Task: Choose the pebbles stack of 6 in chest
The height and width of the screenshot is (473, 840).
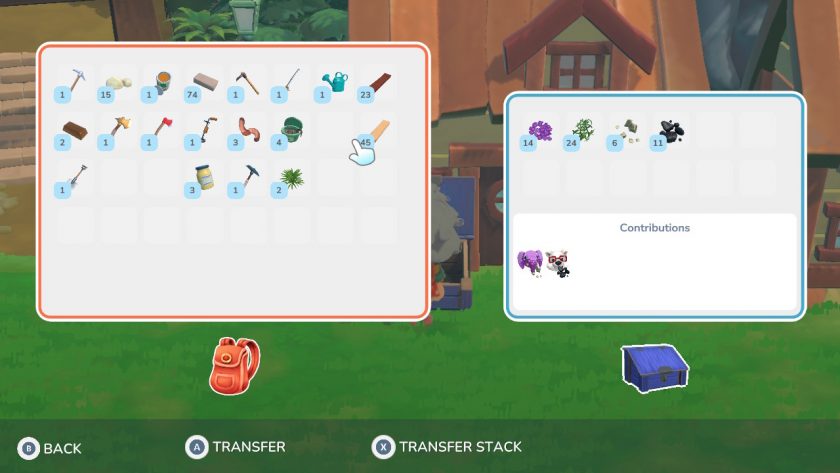Action: tap(627, 132)
